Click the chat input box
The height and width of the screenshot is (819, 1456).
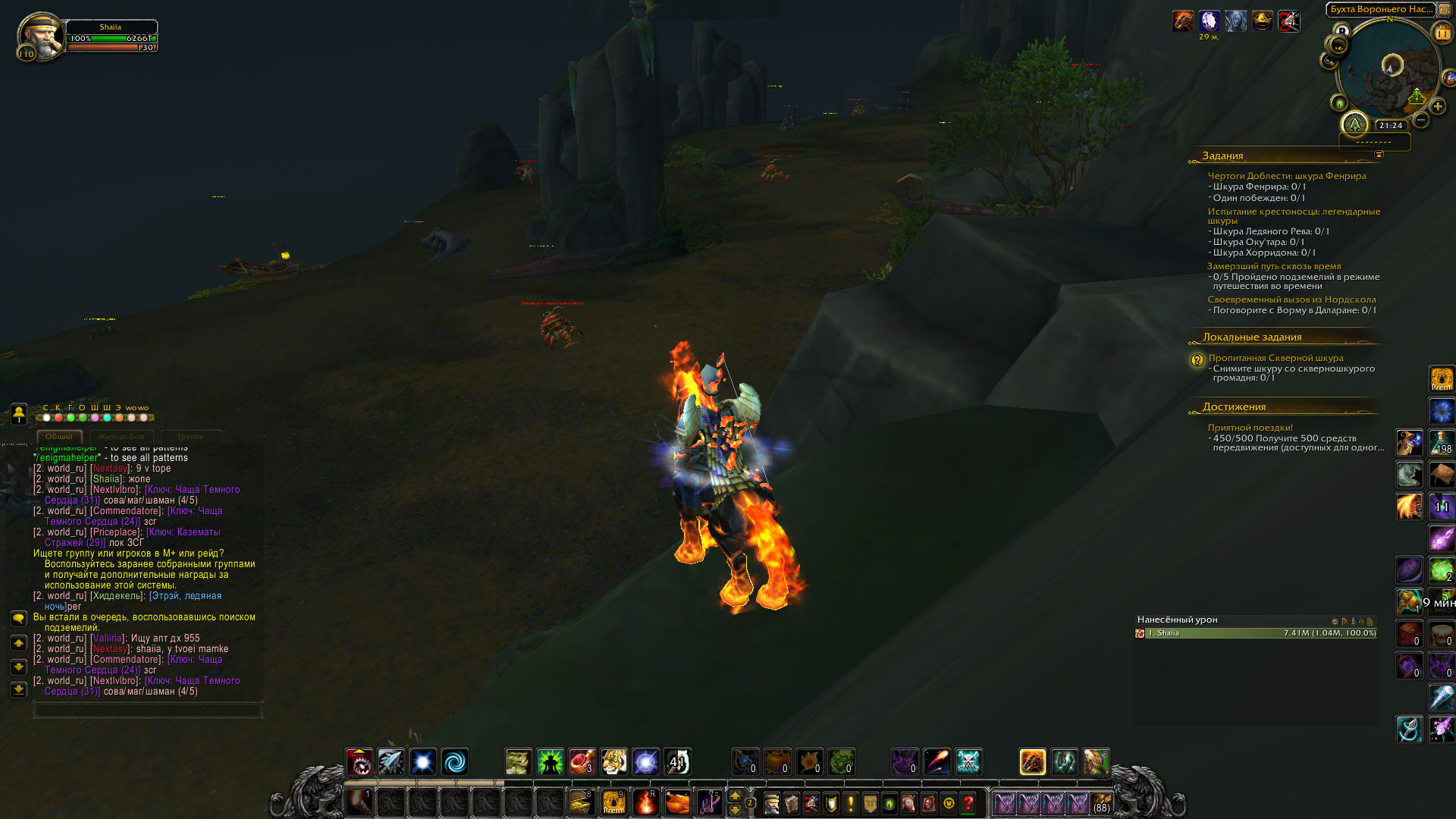click(x=147, y=711)
